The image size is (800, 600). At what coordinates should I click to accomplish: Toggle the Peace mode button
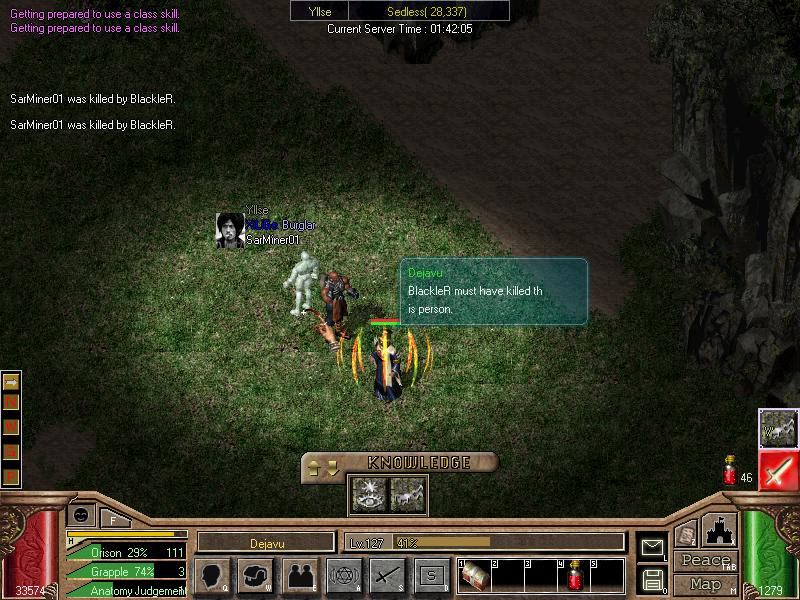(705, 561)
